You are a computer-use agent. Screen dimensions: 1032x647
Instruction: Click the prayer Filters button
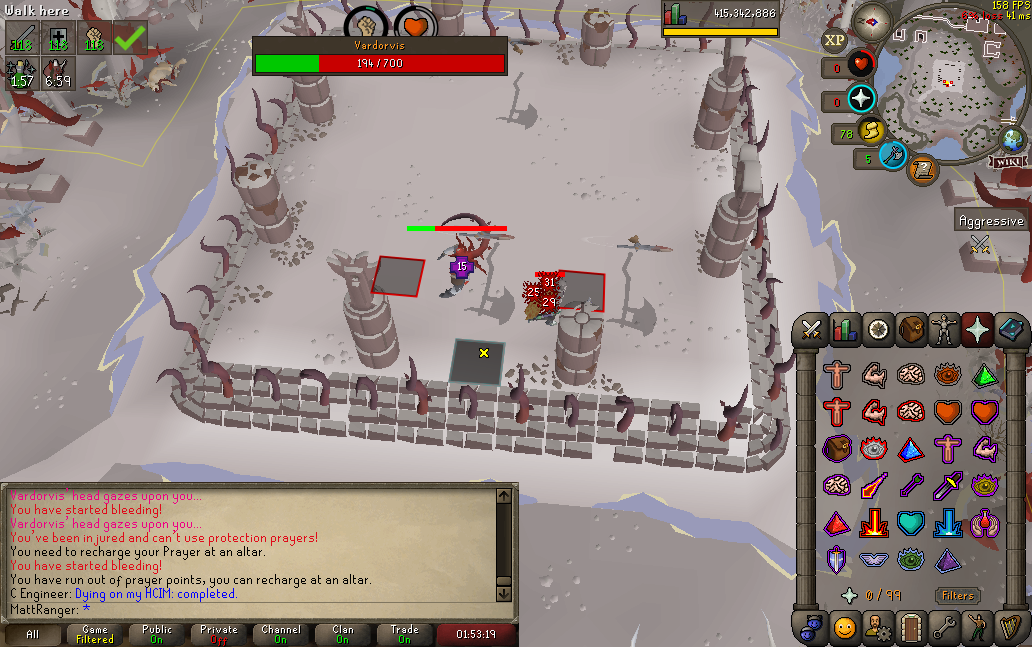[x=957, y=596]
